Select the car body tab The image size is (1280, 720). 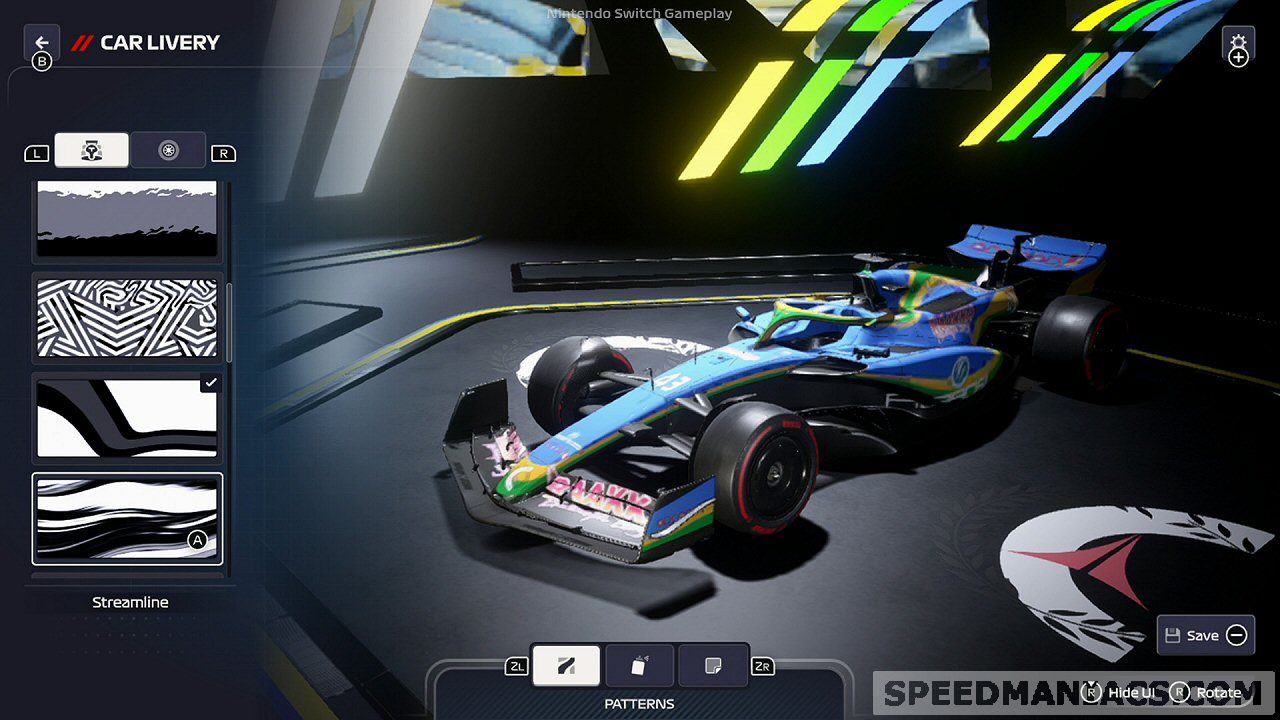(x=91, y=150)
